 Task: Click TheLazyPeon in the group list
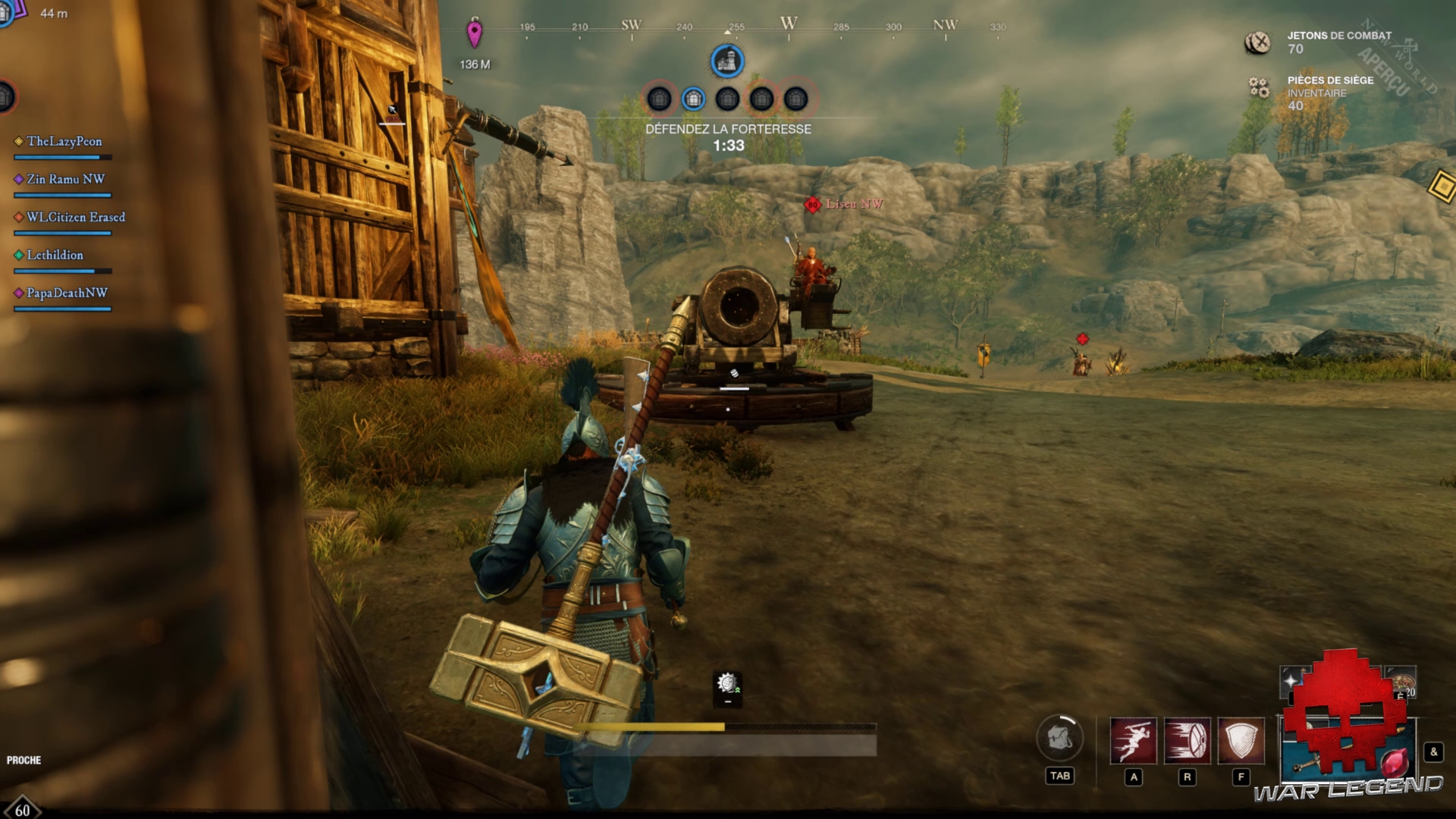[x=64, y=142]
